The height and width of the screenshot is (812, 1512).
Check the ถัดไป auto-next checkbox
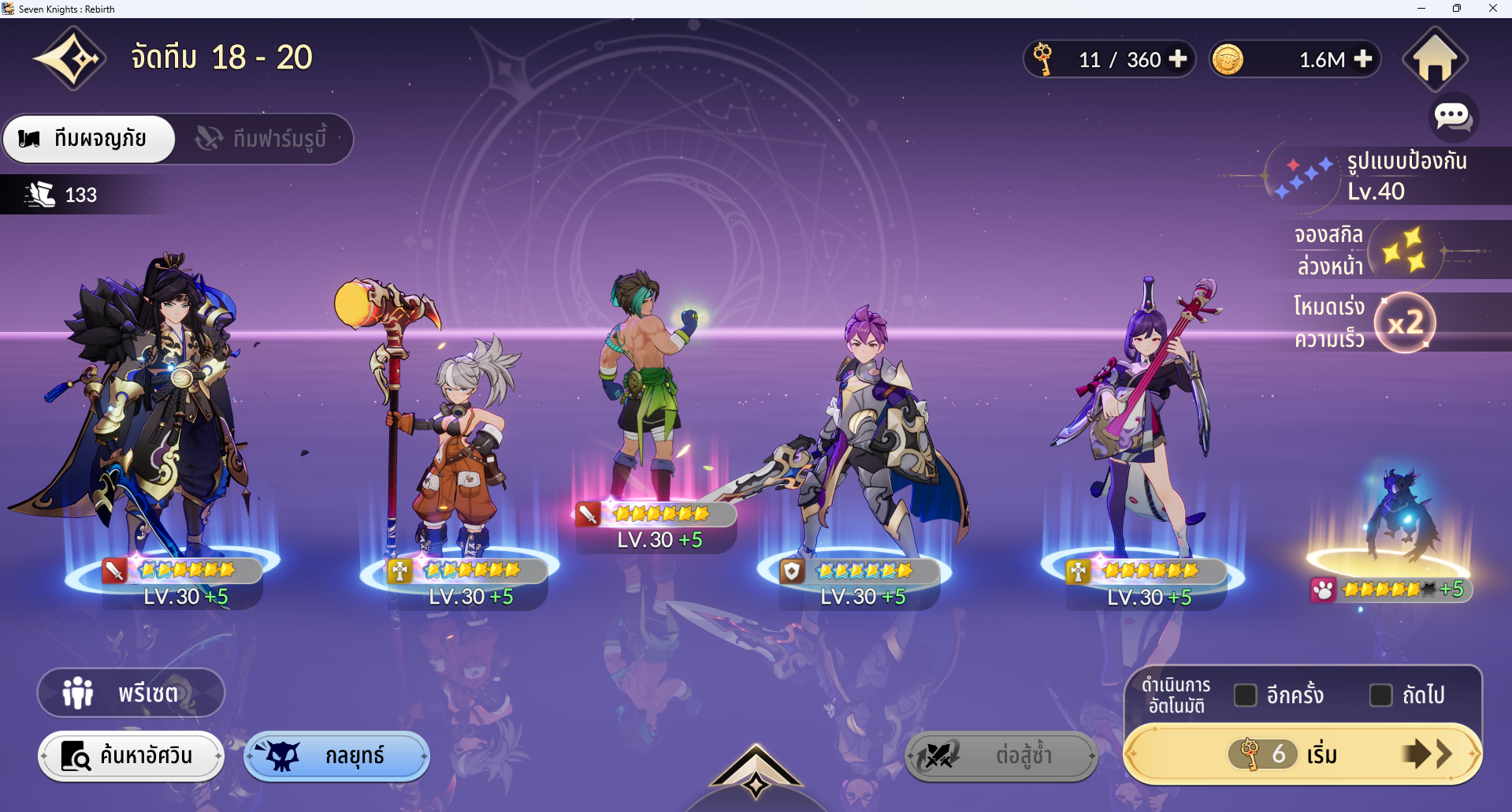coord(1380,695)
